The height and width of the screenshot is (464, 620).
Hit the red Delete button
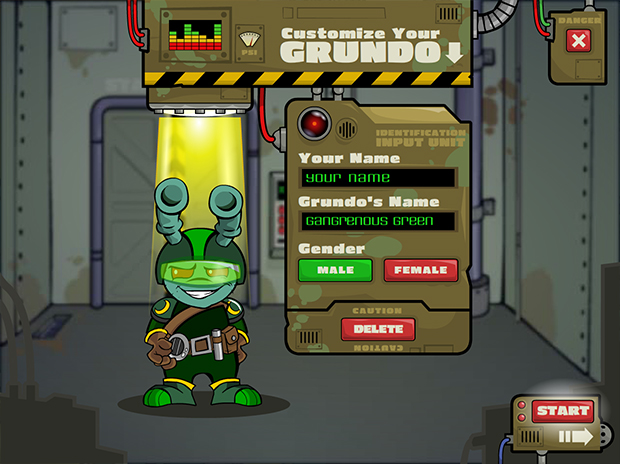pyautogui.click(x=378, y=329)
